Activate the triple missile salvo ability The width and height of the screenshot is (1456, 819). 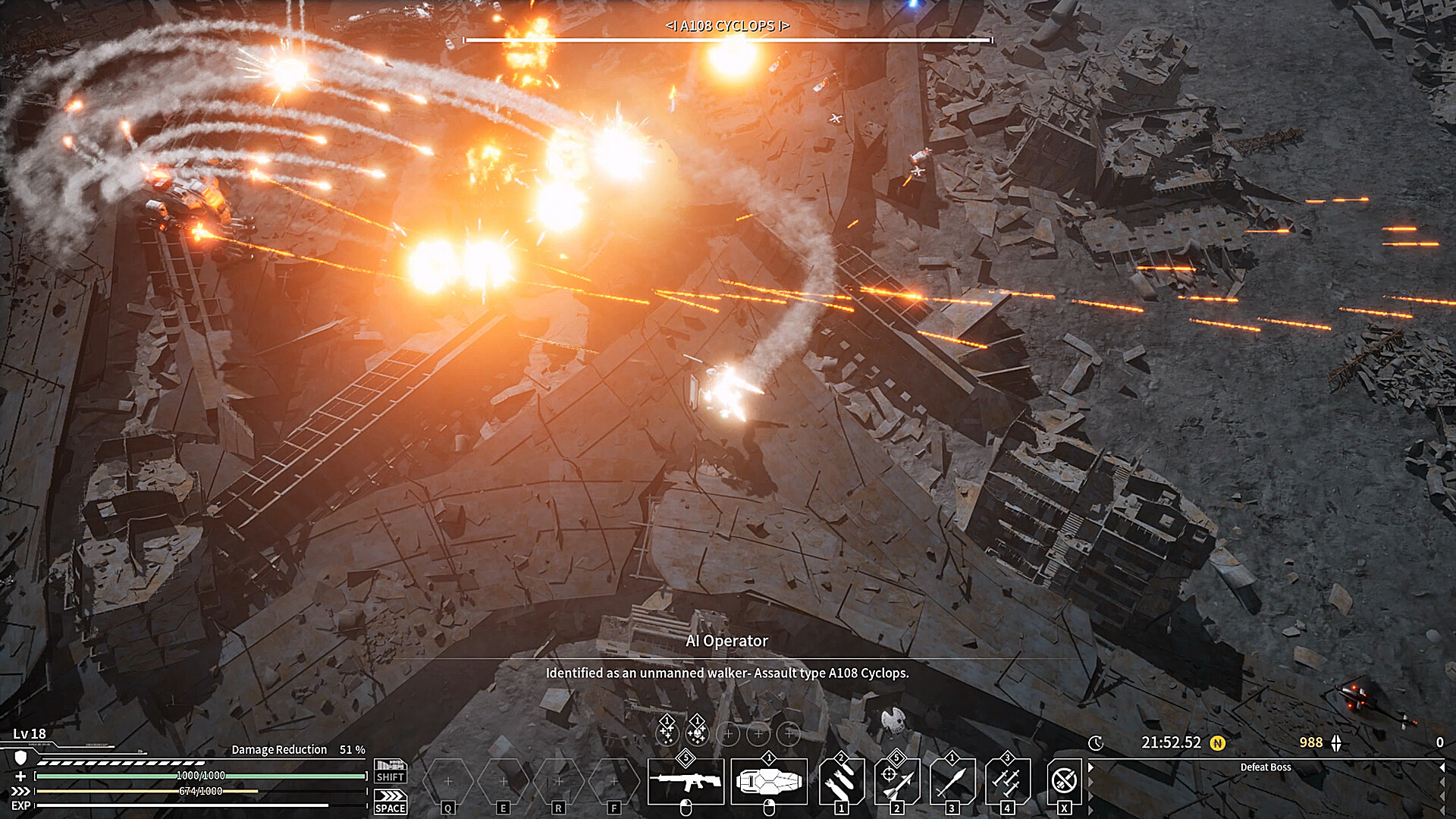[x=1008, y=781]
